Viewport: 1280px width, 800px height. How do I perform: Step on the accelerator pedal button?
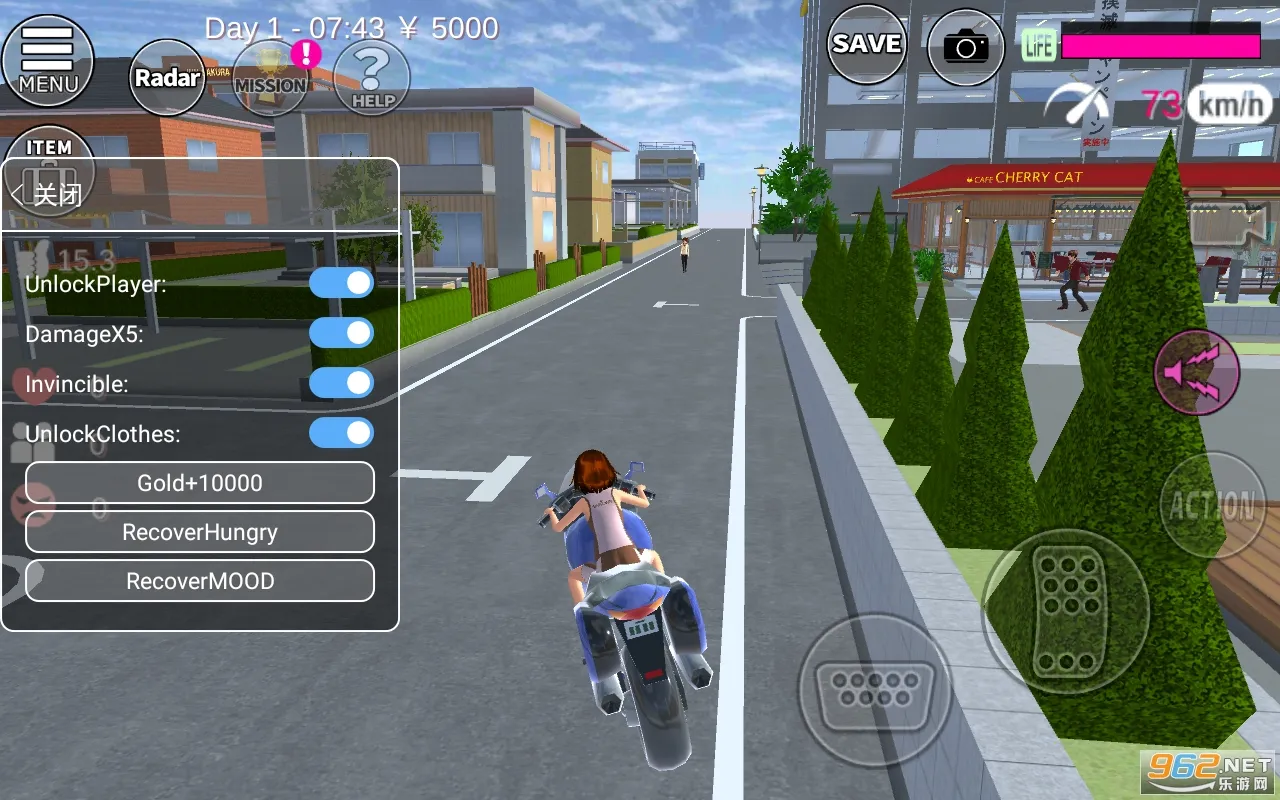pyautogui.click(x=1065, y=610)
